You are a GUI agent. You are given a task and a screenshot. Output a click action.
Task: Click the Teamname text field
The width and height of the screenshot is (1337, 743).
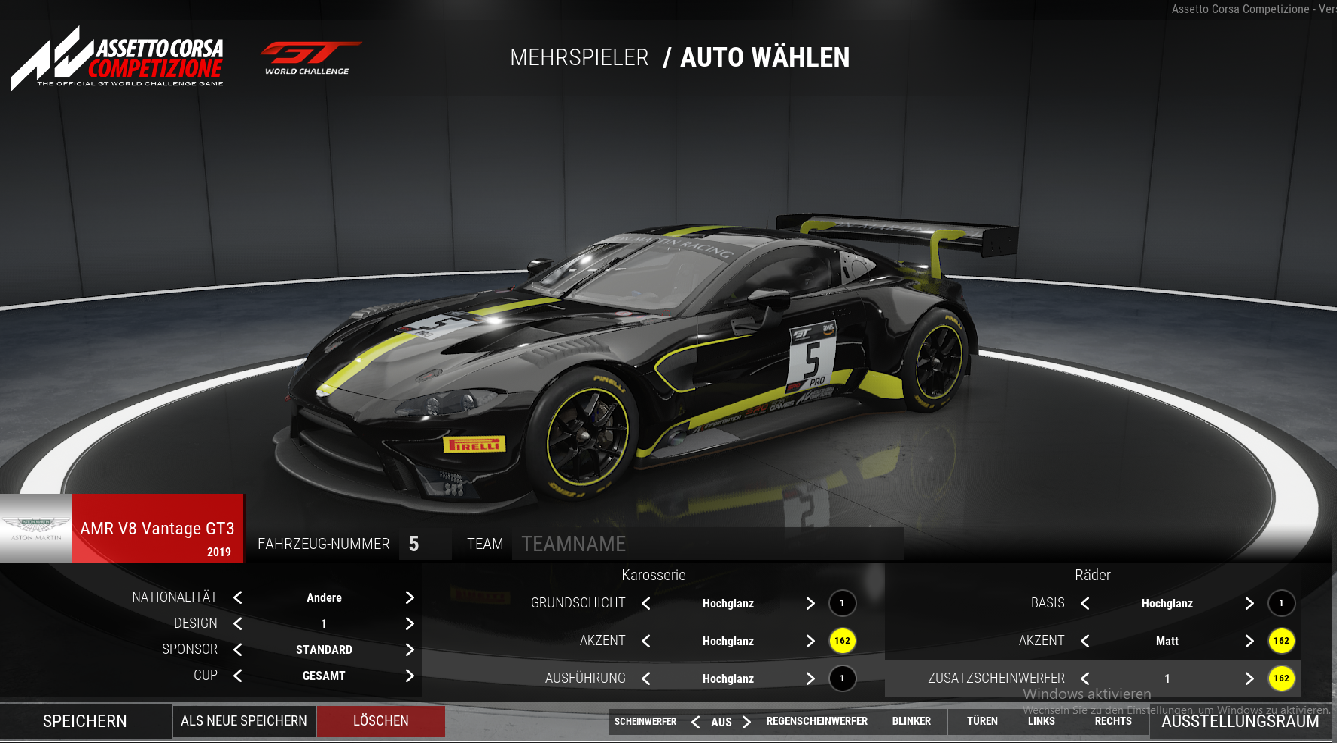[707, 544]
